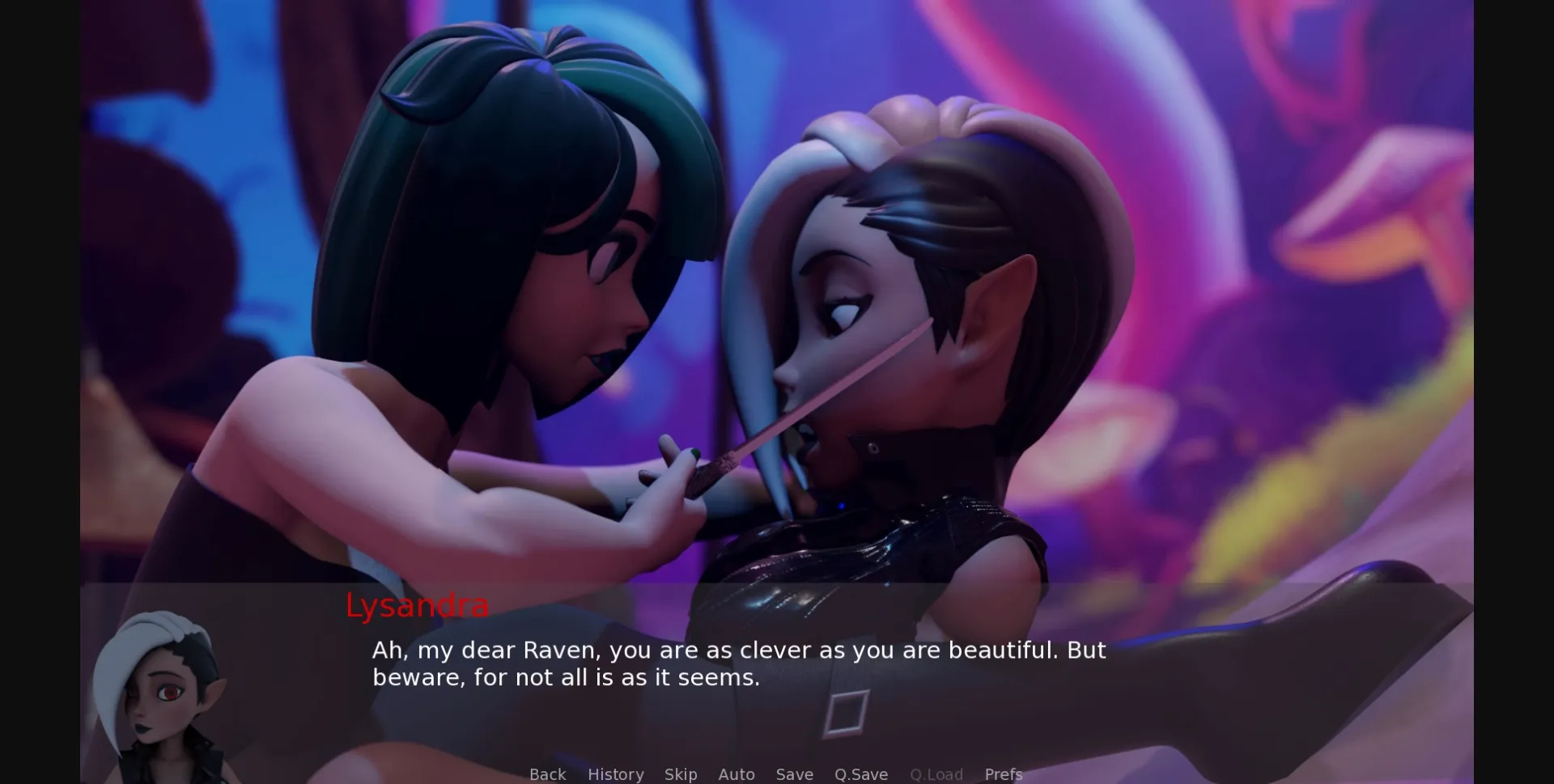Click Back to rewind to the previous line
This screenshot has height=784, width=1554.
coord(547,774)
